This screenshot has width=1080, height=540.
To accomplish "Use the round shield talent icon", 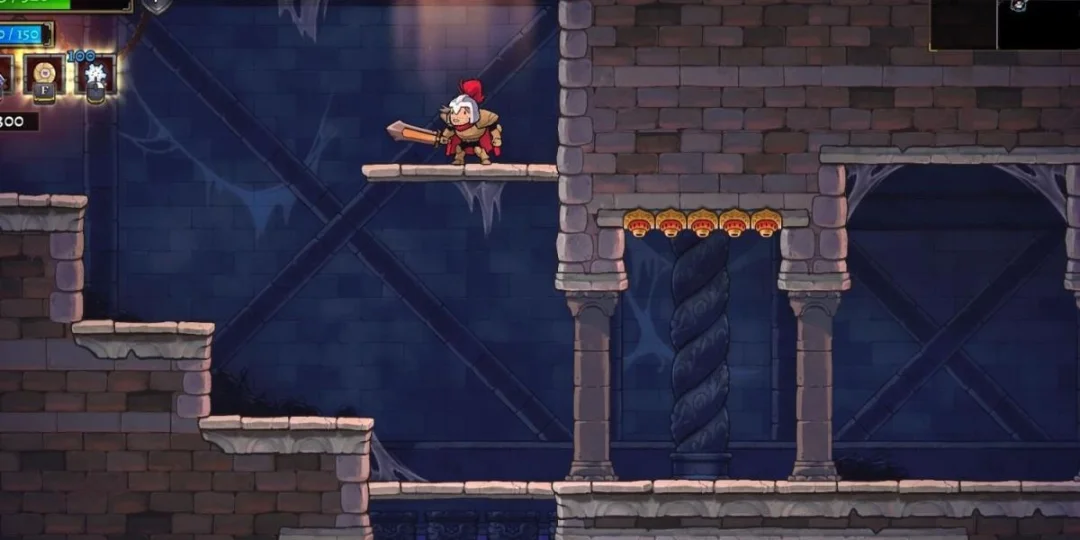I will (x=44, y=75).
